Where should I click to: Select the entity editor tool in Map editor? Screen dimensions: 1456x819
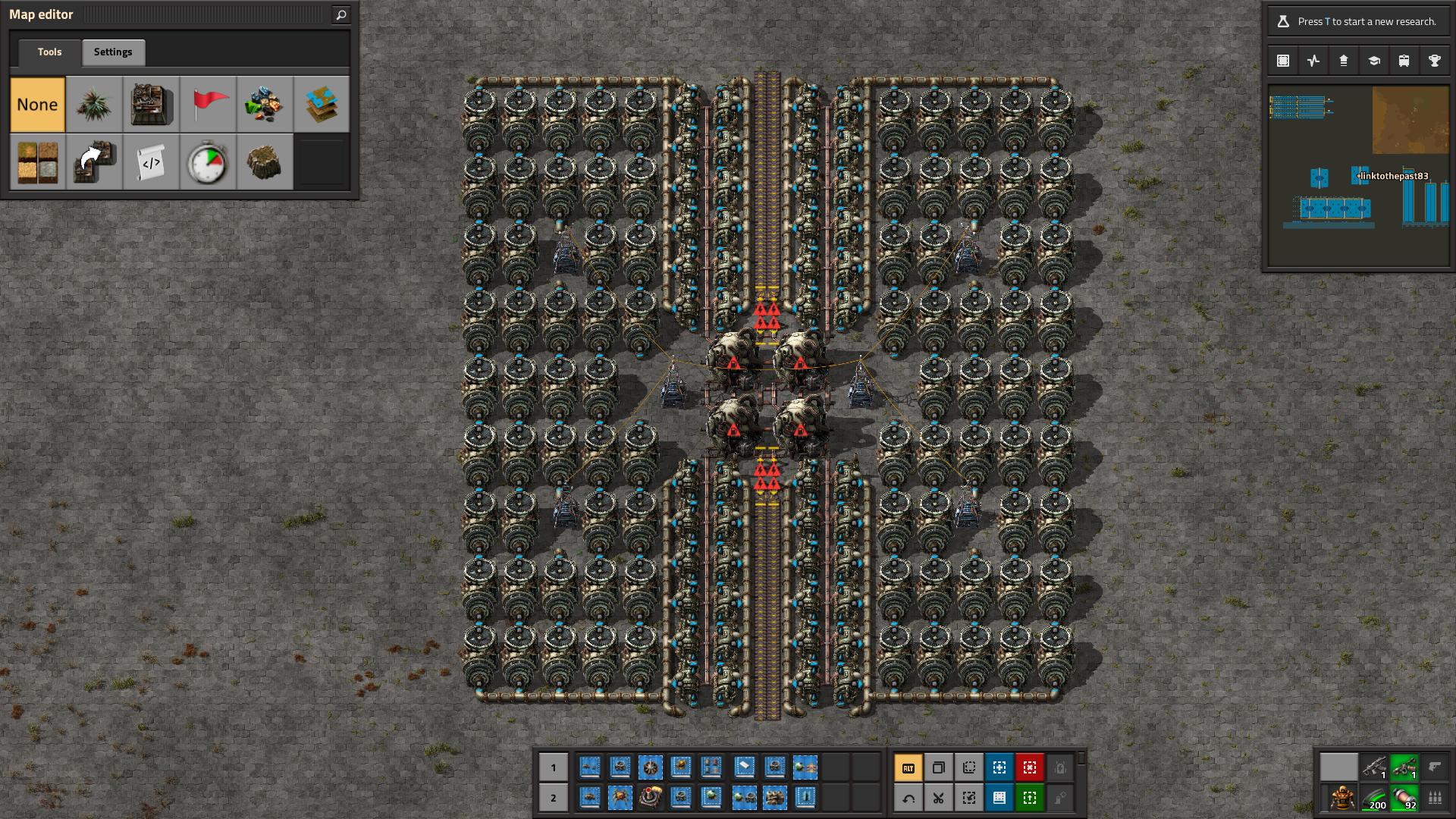click(151, 104)
